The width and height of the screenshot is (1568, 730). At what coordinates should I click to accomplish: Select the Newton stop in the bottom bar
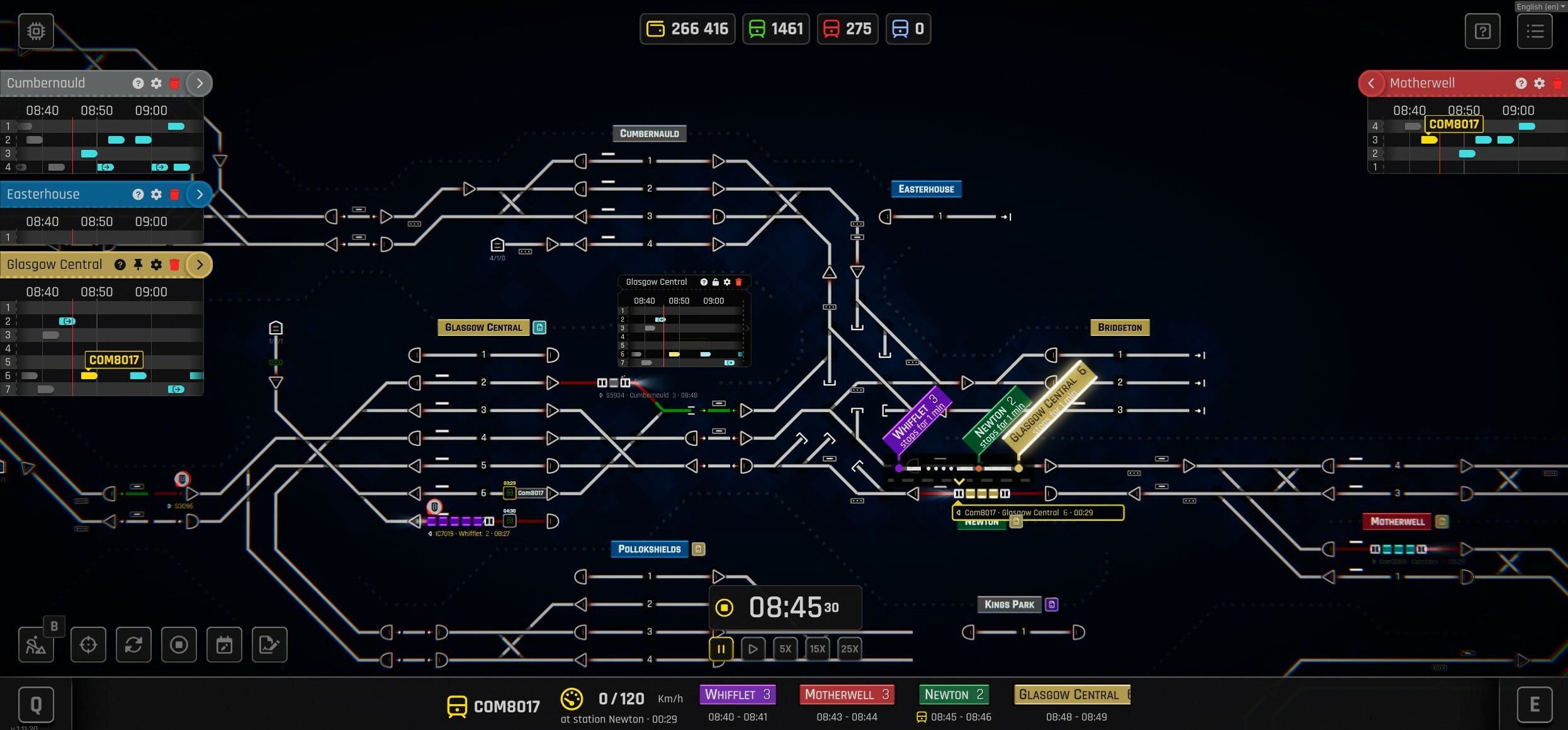953,694
